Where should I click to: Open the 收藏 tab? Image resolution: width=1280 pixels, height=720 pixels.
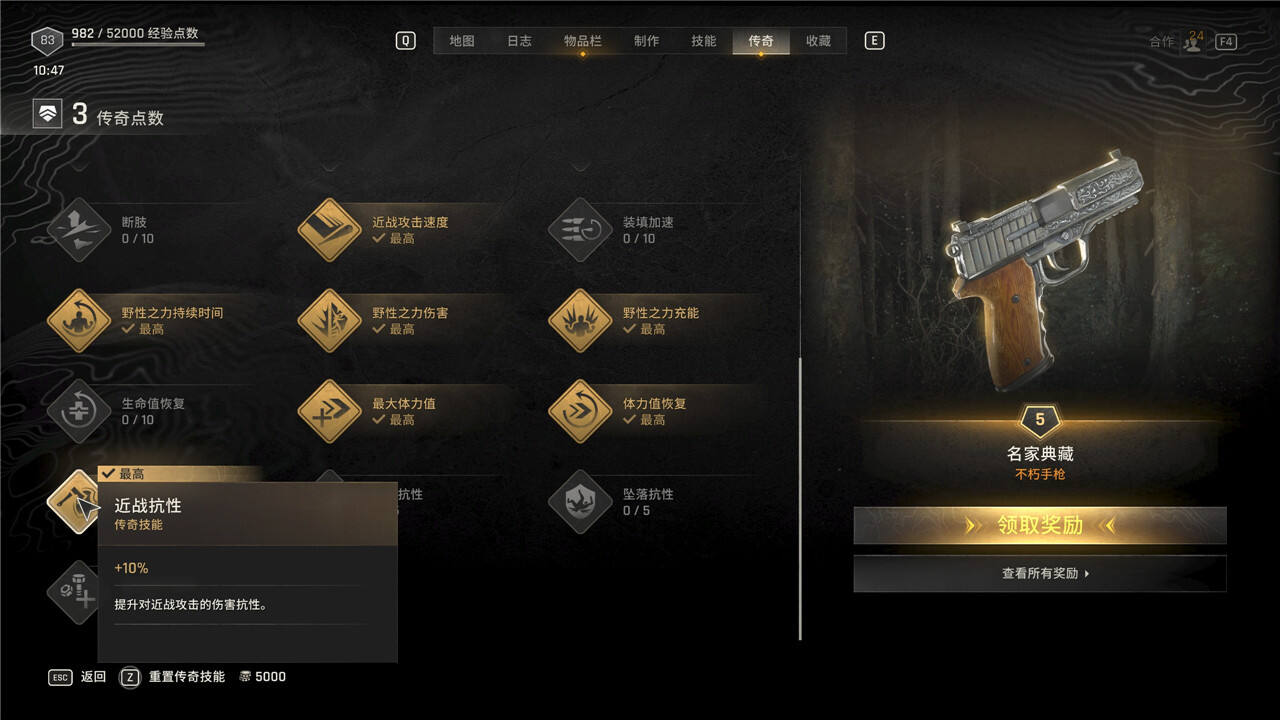pos(818,41)
